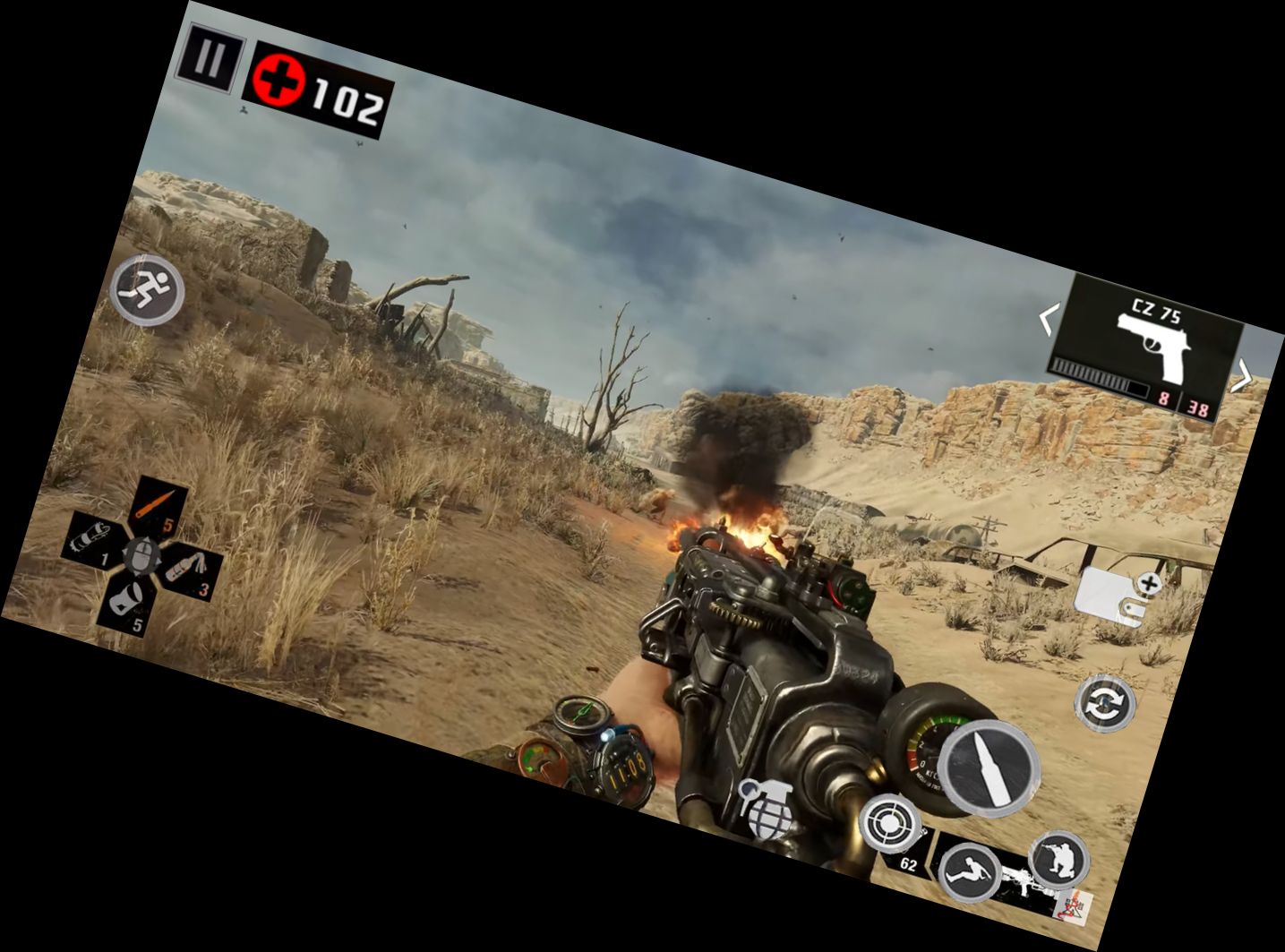Viewport: 1285px width, 952px height.
Task: Choose the molotov bottle item slot
Action: click(188, 570)
